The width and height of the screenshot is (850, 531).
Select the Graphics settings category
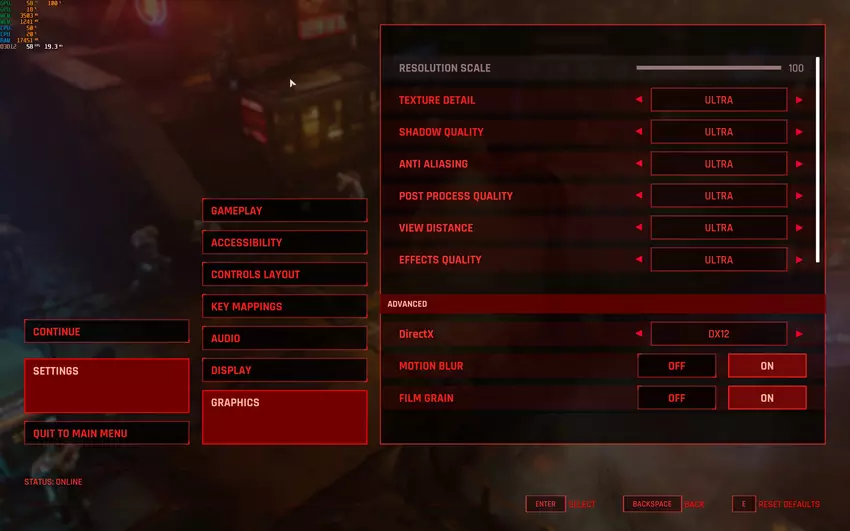click(x=284, y=416)
